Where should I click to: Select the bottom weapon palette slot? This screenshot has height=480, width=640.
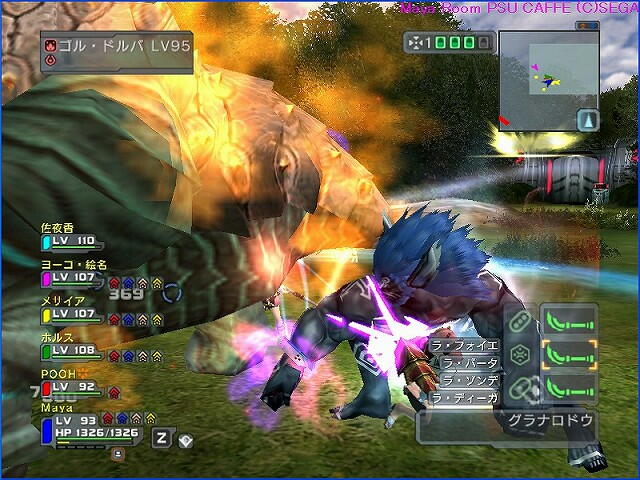568,387
